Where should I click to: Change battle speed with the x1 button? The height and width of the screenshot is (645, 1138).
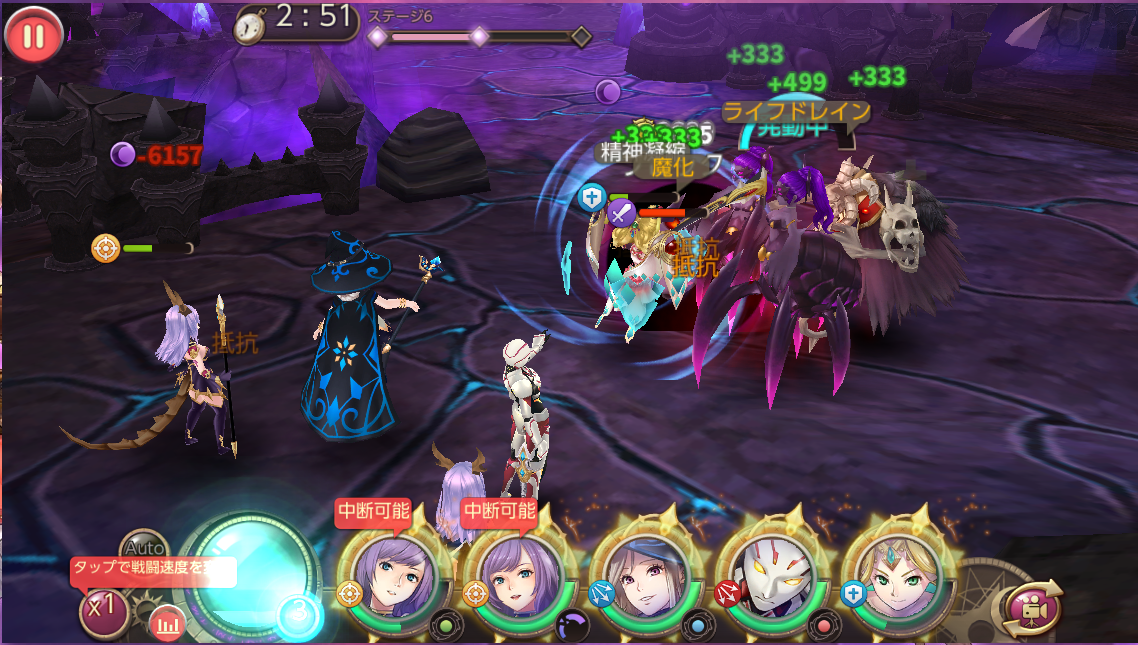103,610
